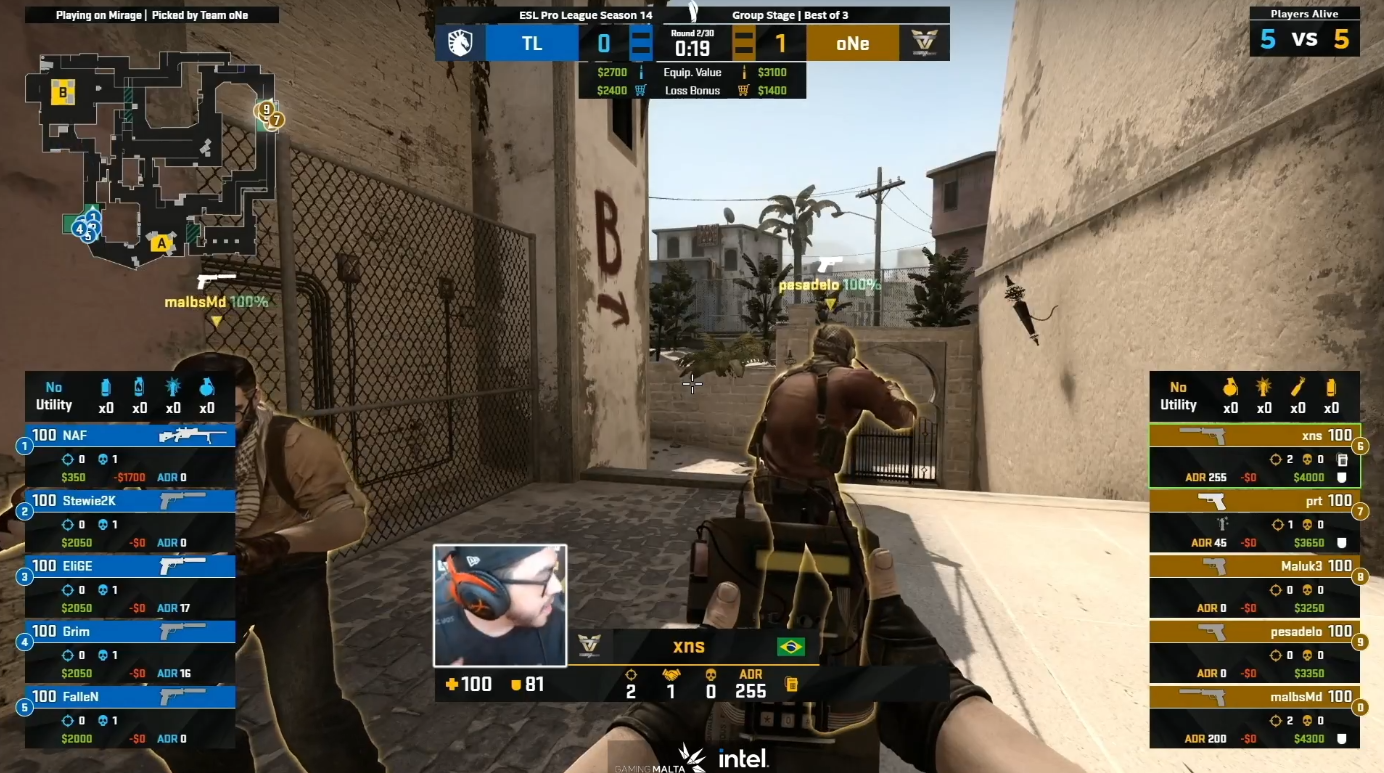This screenshot has width=1384, height=773.
Task: Click the oNe team logo in scoreboard
Action: tap(924, 43)
